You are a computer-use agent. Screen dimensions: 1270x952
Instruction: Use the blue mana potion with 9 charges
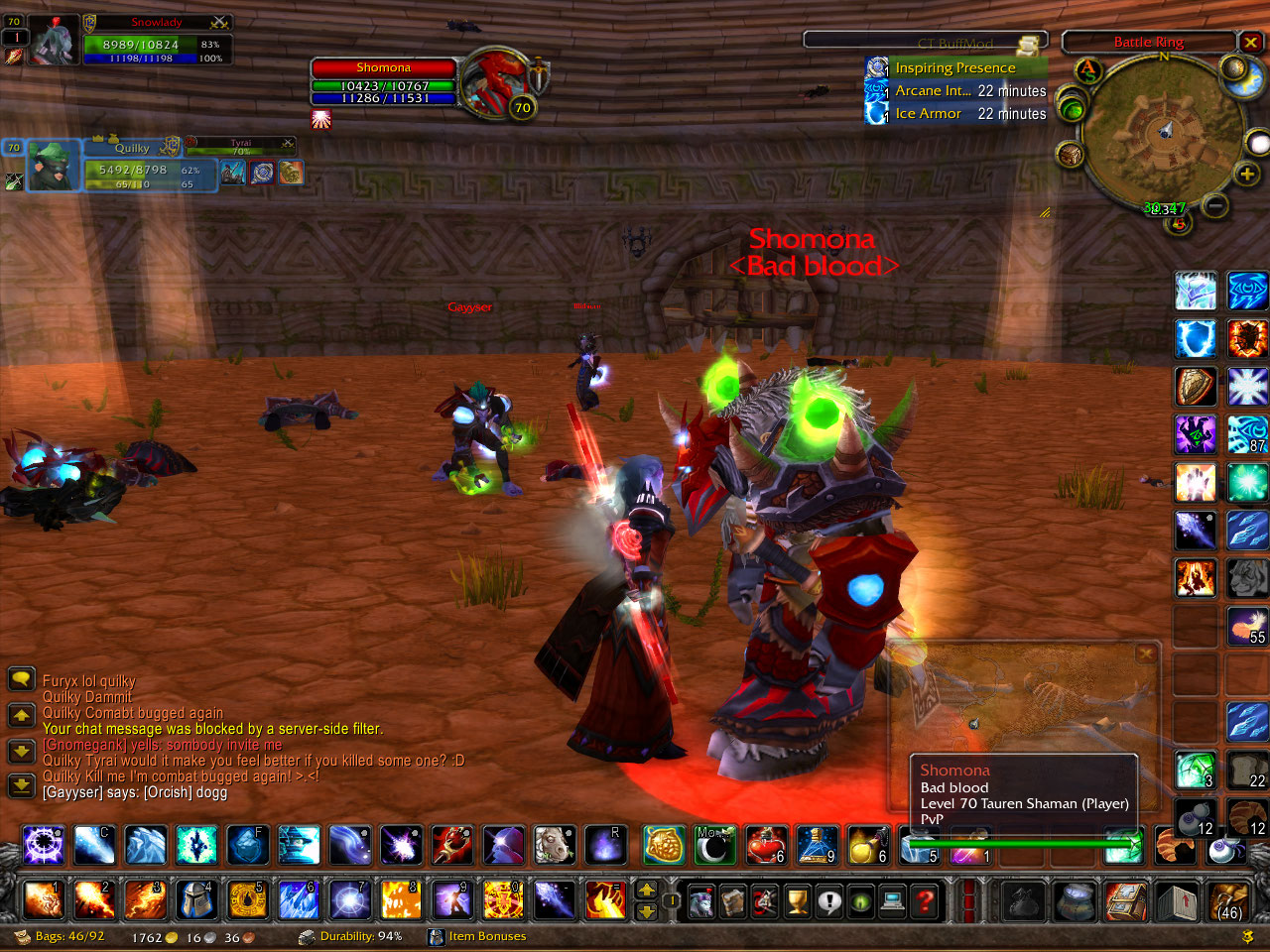point(817,845)
